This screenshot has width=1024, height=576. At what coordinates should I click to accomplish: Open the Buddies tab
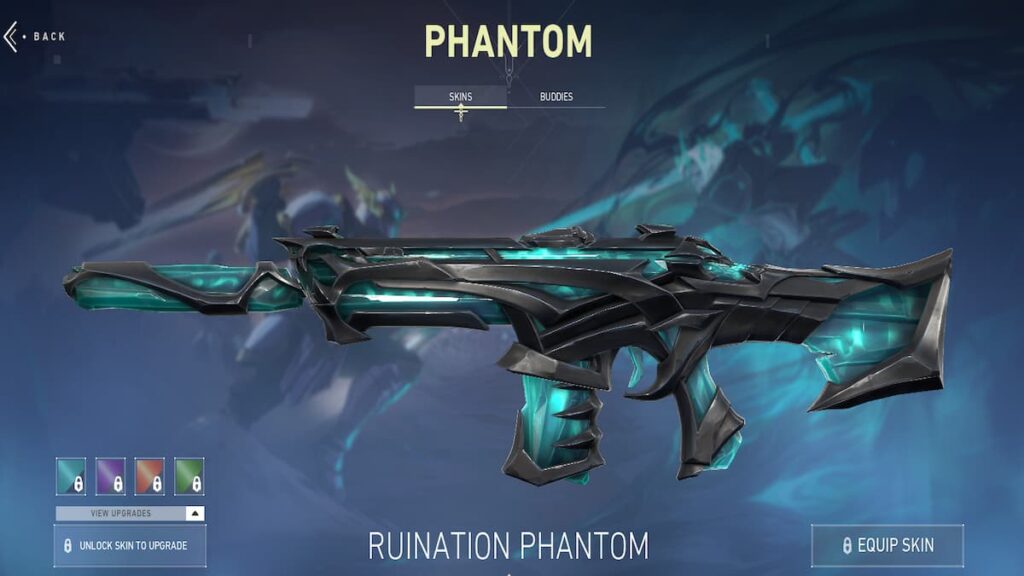pos(556,97)
